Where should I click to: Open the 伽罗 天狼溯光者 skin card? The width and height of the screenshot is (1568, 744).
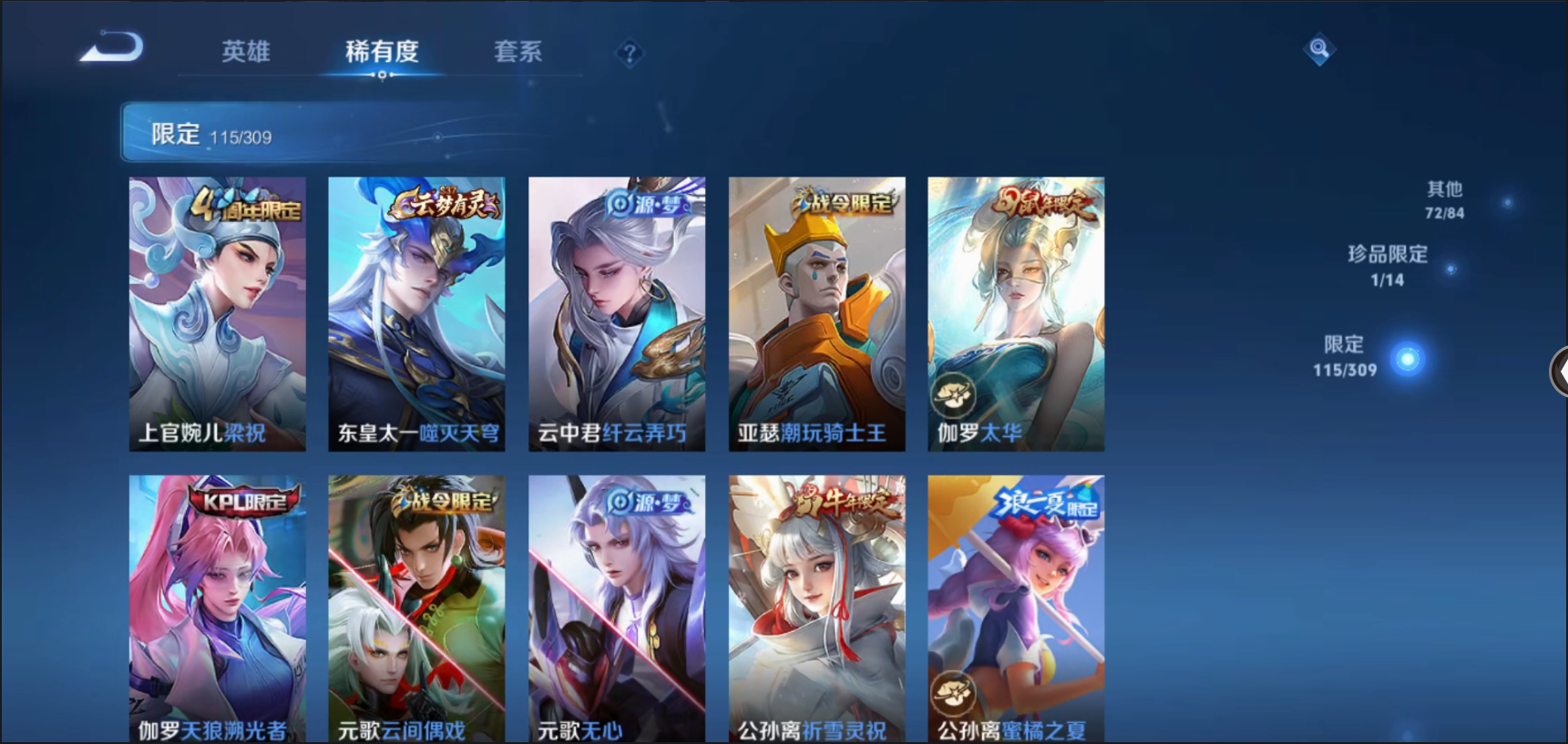(217, 607)
